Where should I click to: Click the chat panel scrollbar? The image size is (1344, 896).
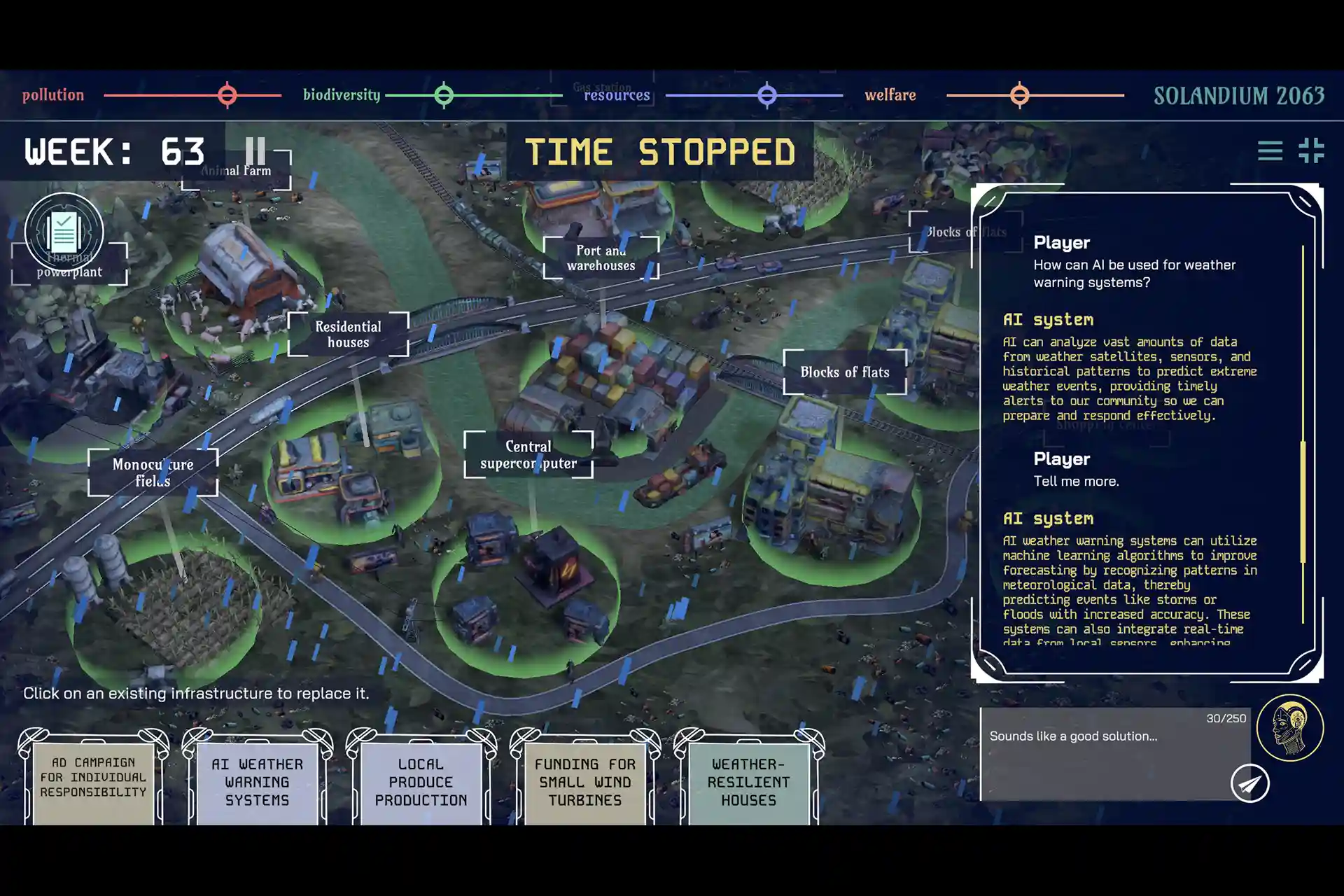pyautogui.click(x=1303, y=501)
